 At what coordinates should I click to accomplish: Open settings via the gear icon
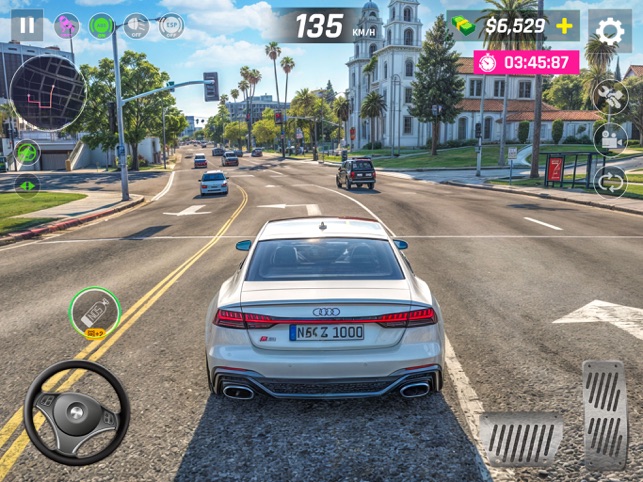[x=609, y=30]
